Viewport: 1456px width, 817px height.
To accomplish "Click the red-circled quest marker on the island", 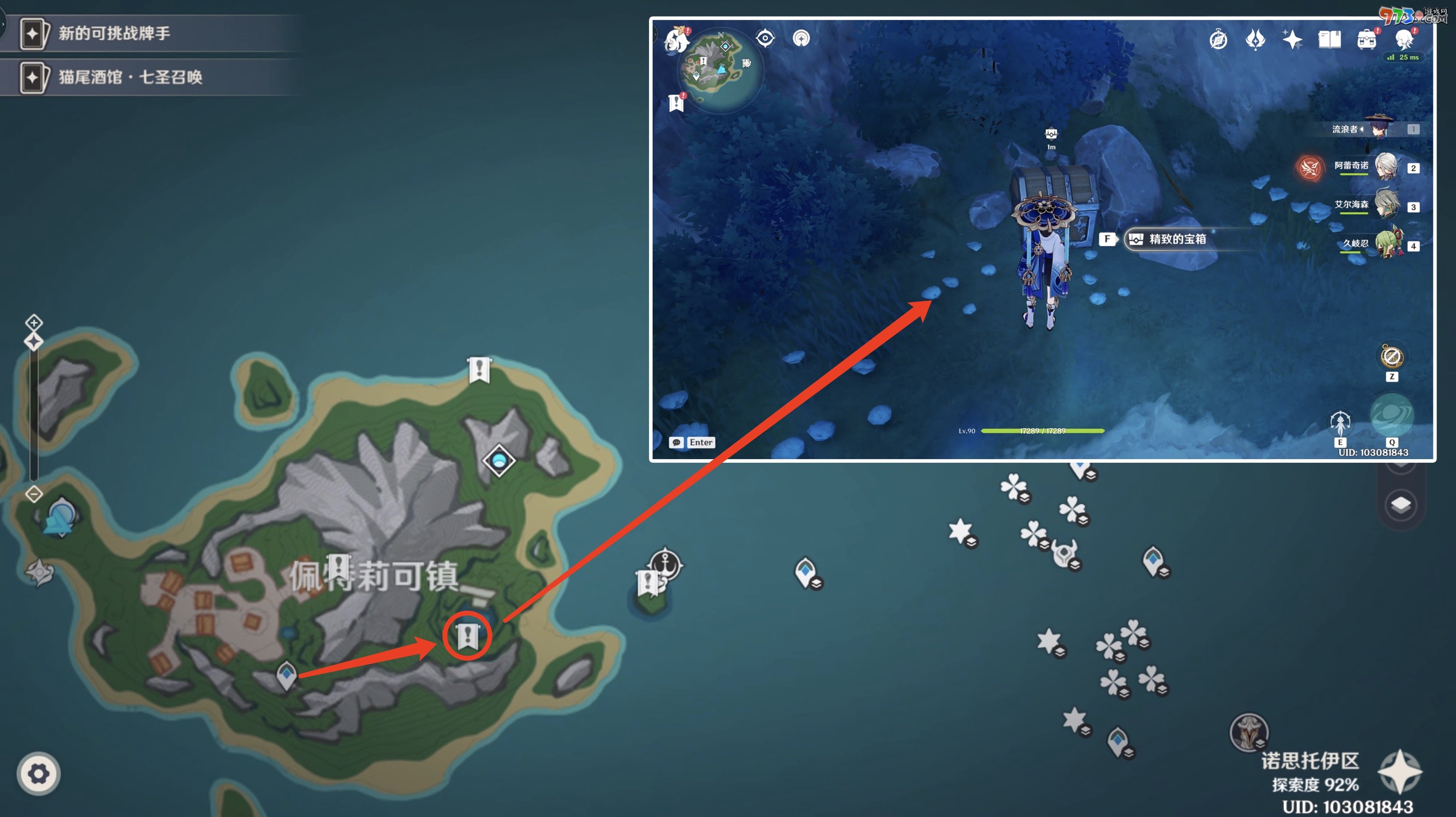I will pyautogui.click(x=468, y=635).
